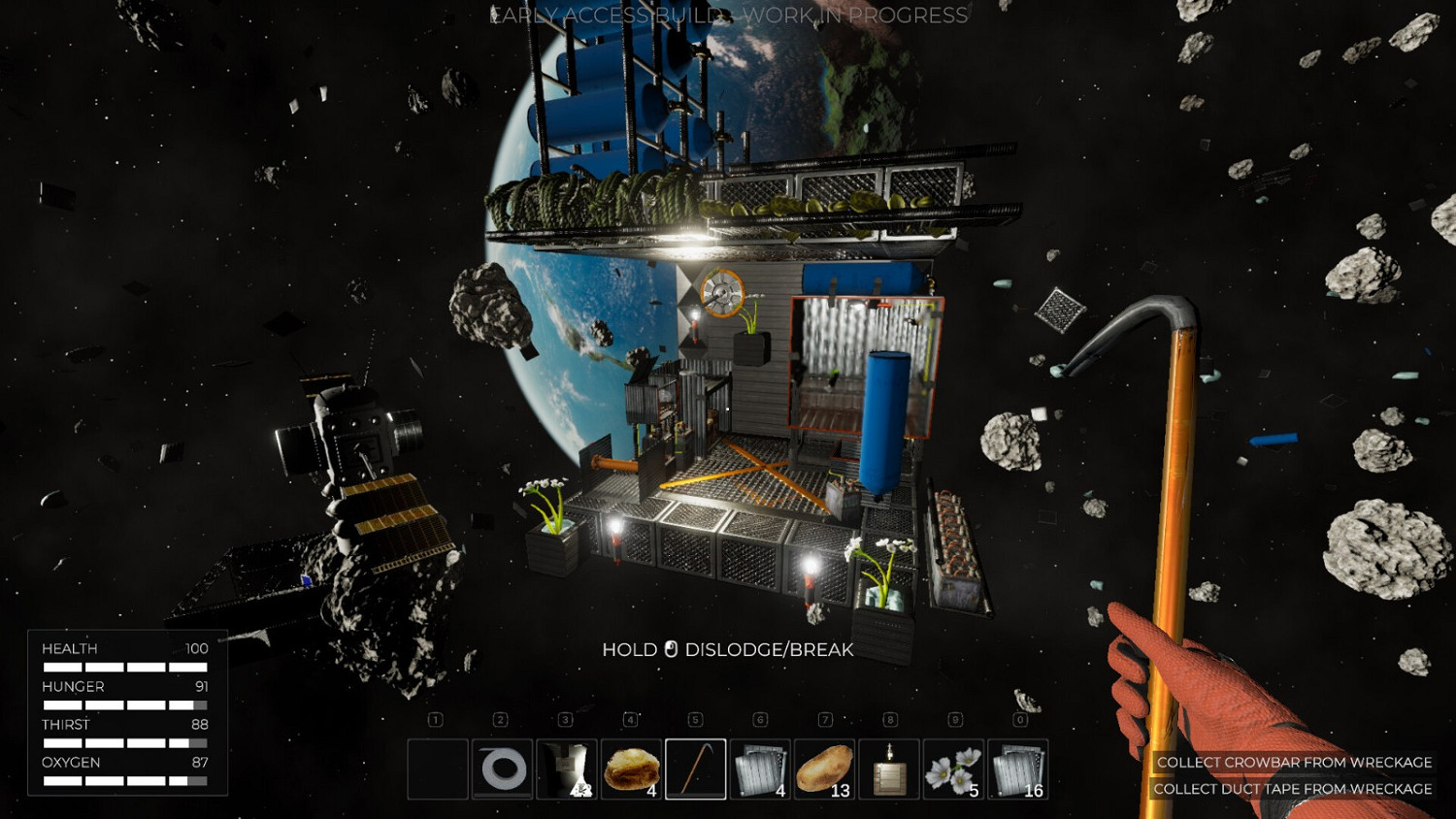The width and height of the screenshot is (1456, 819).
Task: Select the metal sheets stack in slot 0
Action: 1019,771
